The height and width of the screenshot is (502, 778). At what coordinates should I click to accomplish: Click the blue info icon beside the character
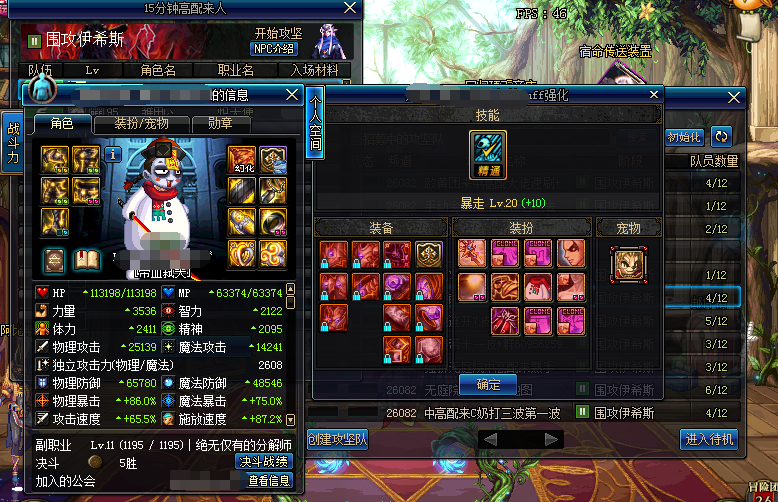113,155
